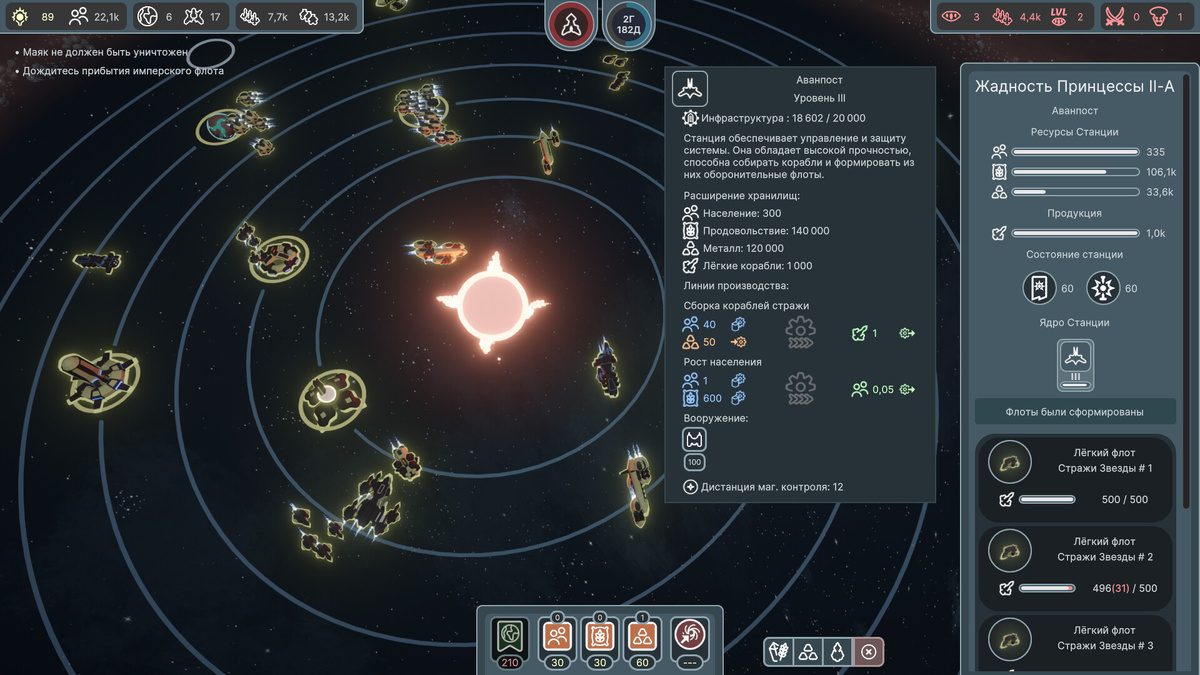The width and height of the screenshot is (1200, 675).
Task: Select the station core level III icon
Action: (1075, 363)
